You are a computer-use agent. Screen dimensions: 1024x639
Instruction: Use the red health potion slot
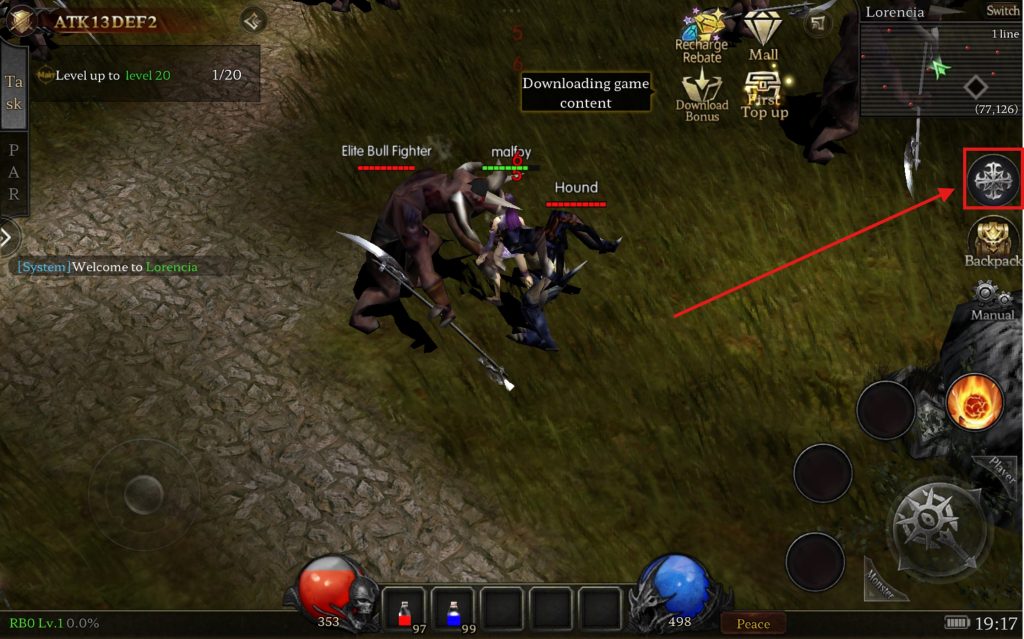coord(404,610)
